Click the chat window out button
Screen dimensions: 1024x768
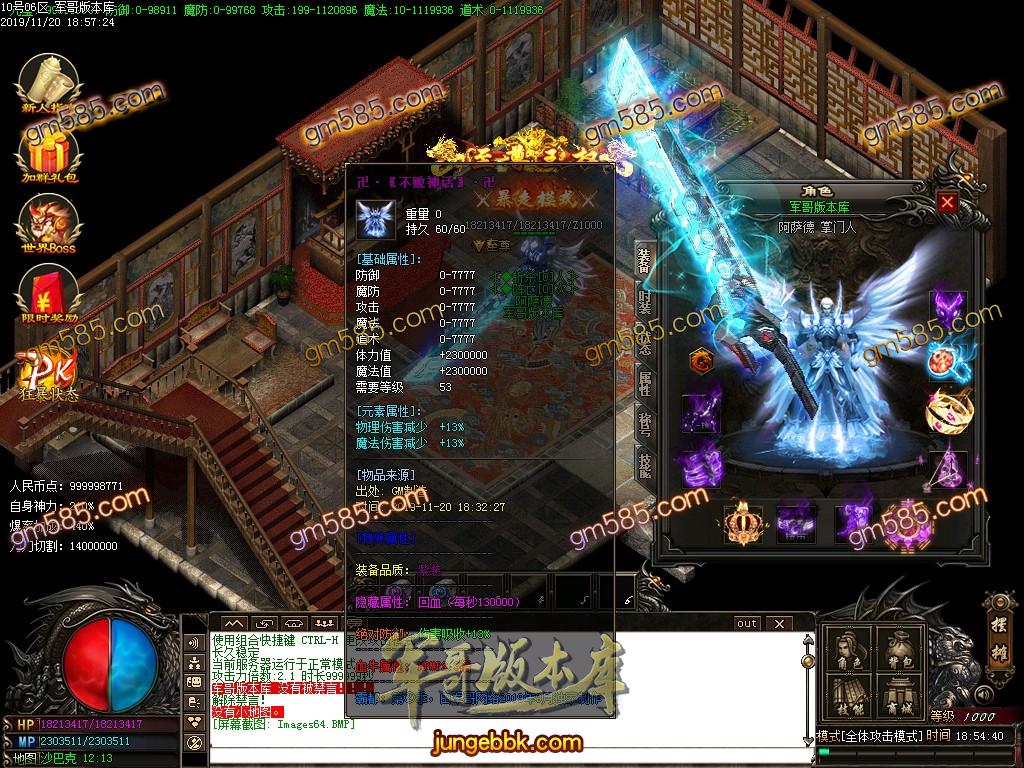click(747, 623)
